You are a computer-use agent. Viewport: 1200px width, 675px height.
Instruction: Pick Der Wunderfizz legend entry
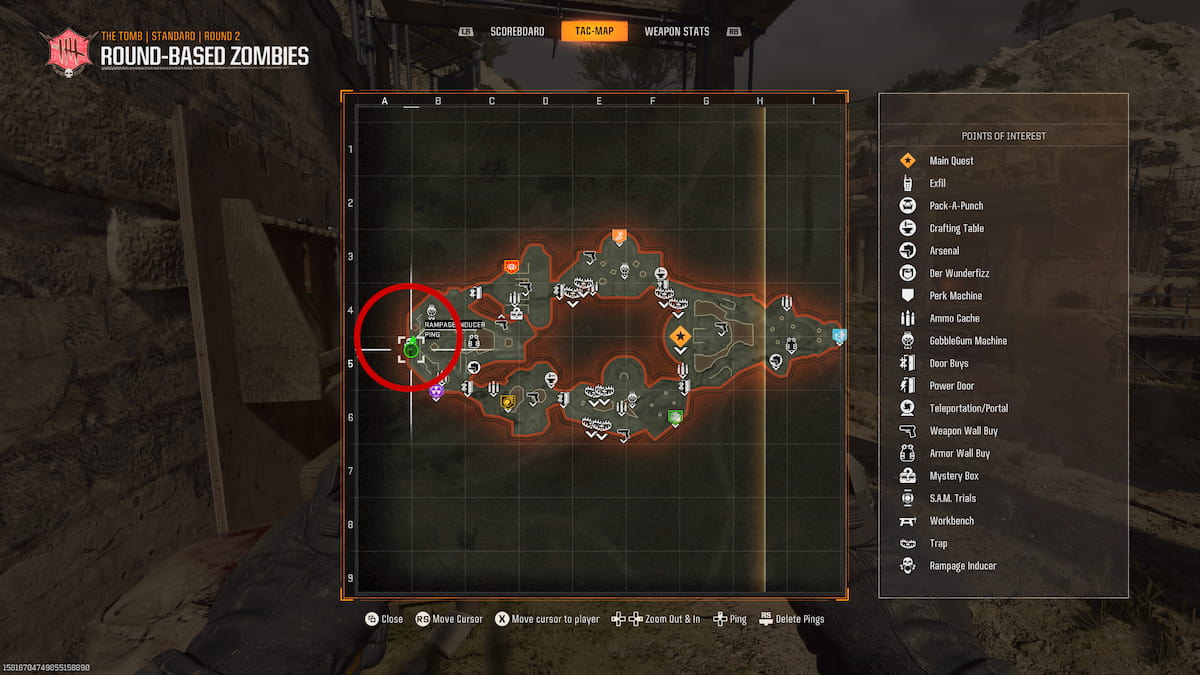(958, 273)
